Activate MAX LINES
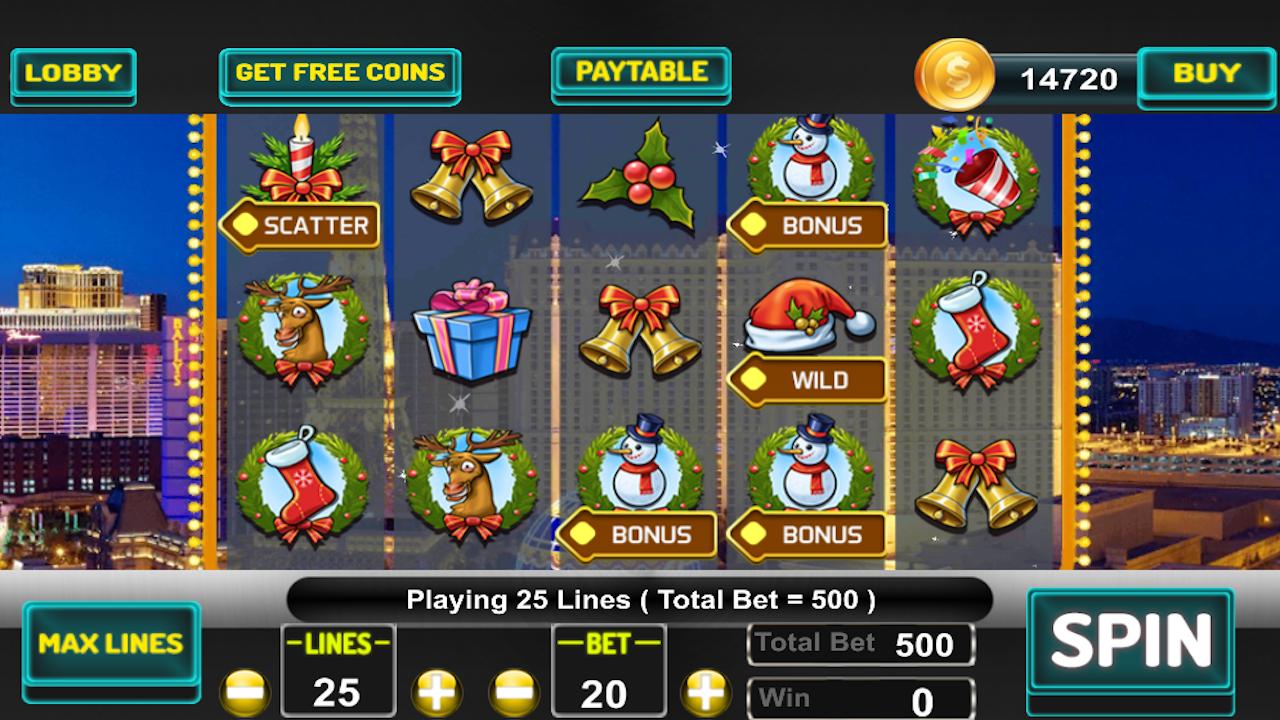 (x=112, y=643)
